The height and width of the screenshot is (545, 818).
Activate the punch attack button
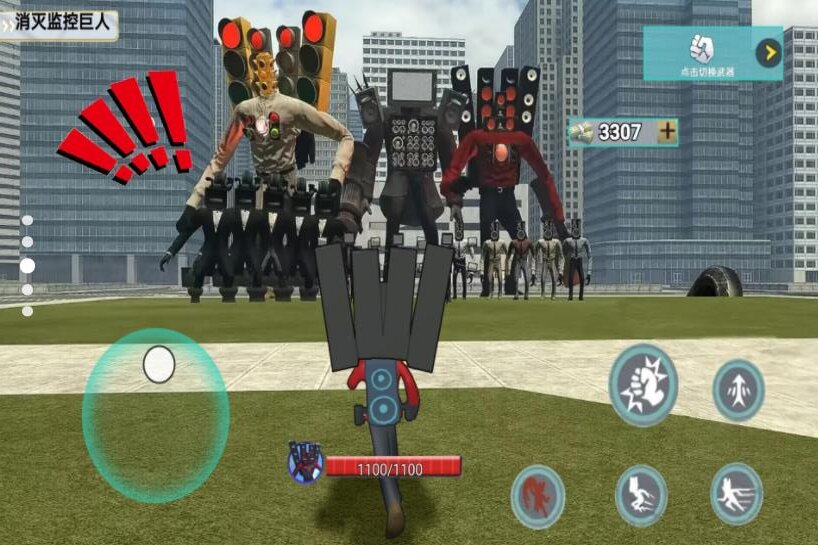[x=643, y=384]
